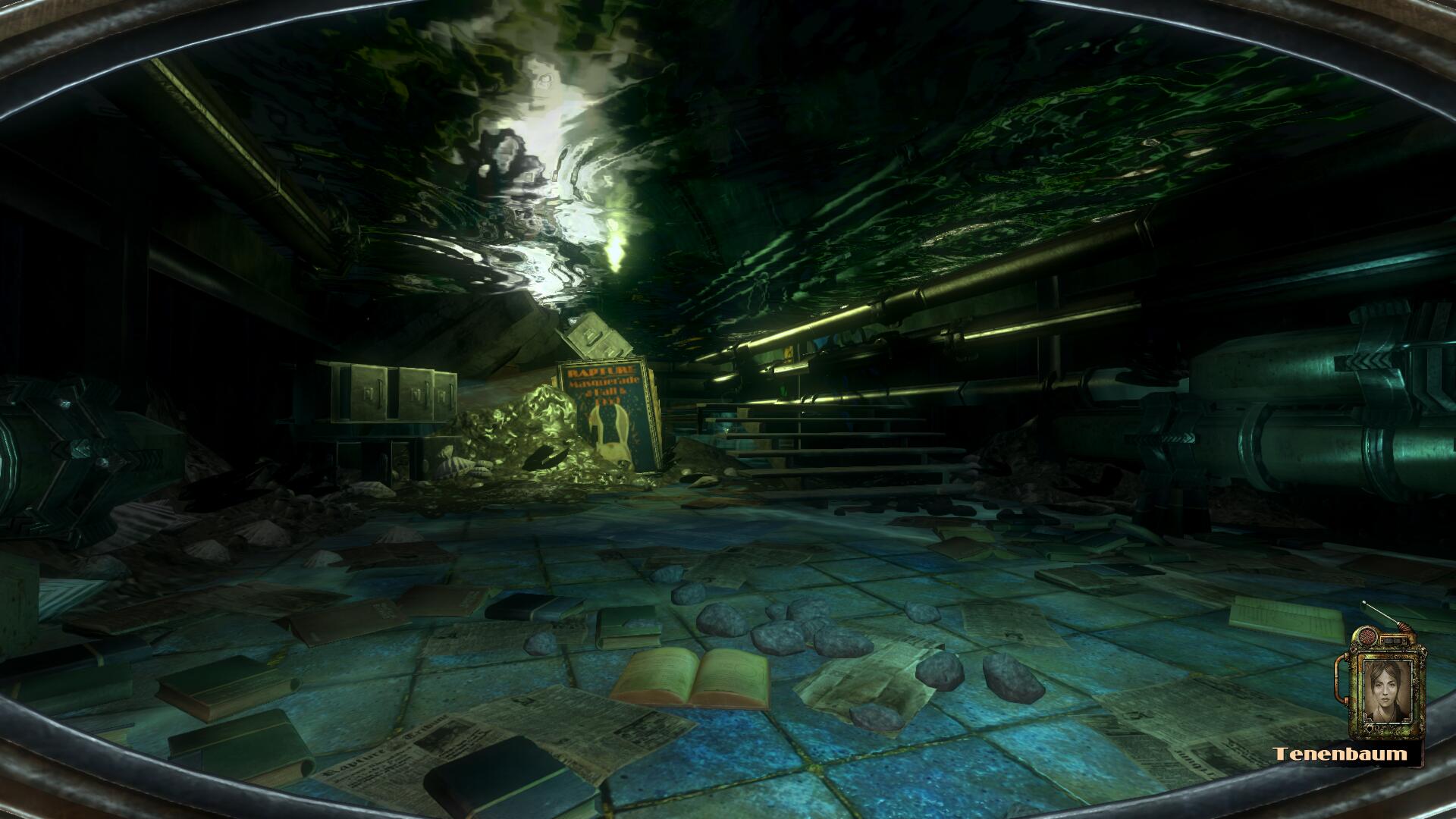Click the red speaker grille on the radio

[x=1367, y=635]
